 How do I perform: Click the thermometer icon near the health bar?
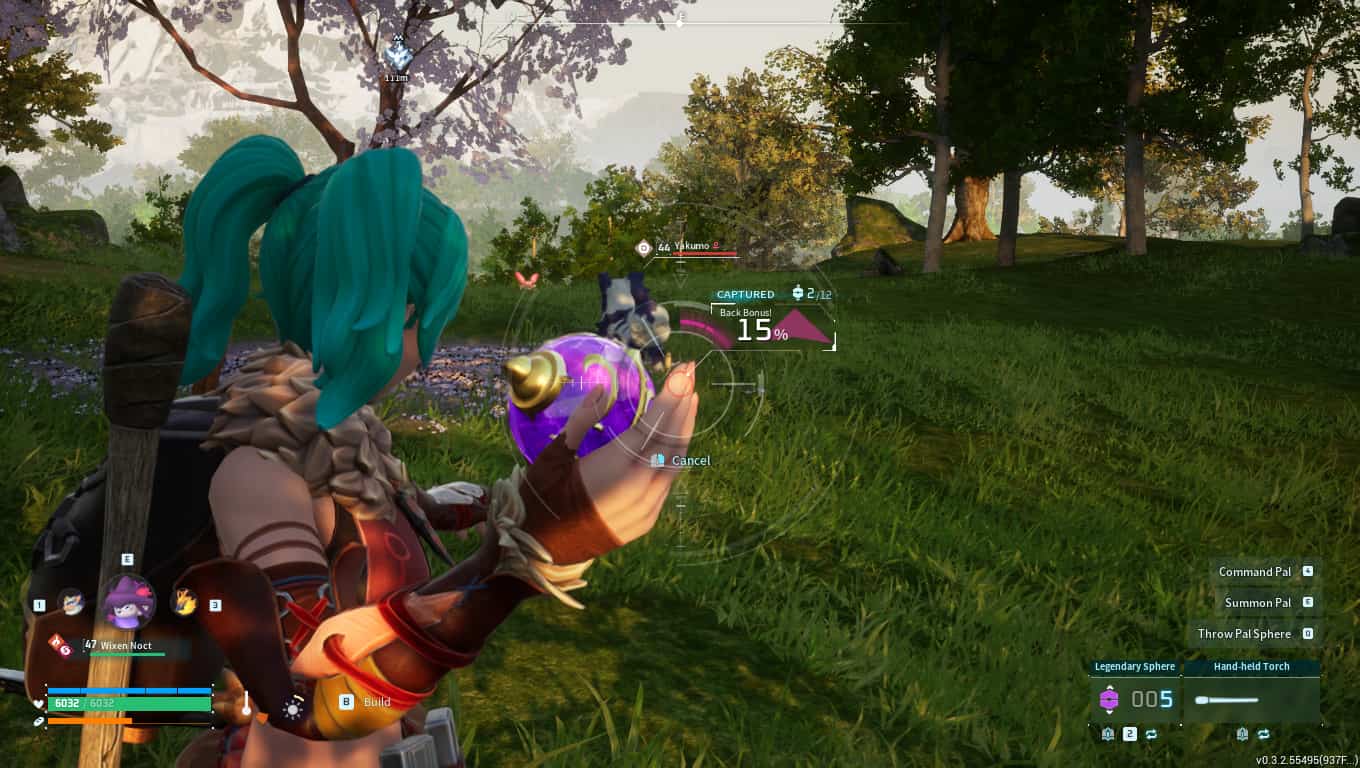pos(246,703)
